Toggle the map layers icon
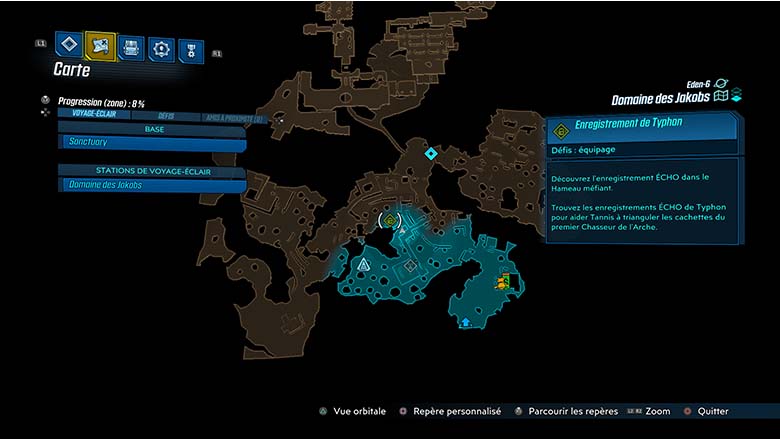Image resolution: width=780 pixels, height=439 pixels. click(x=736, y=96)
